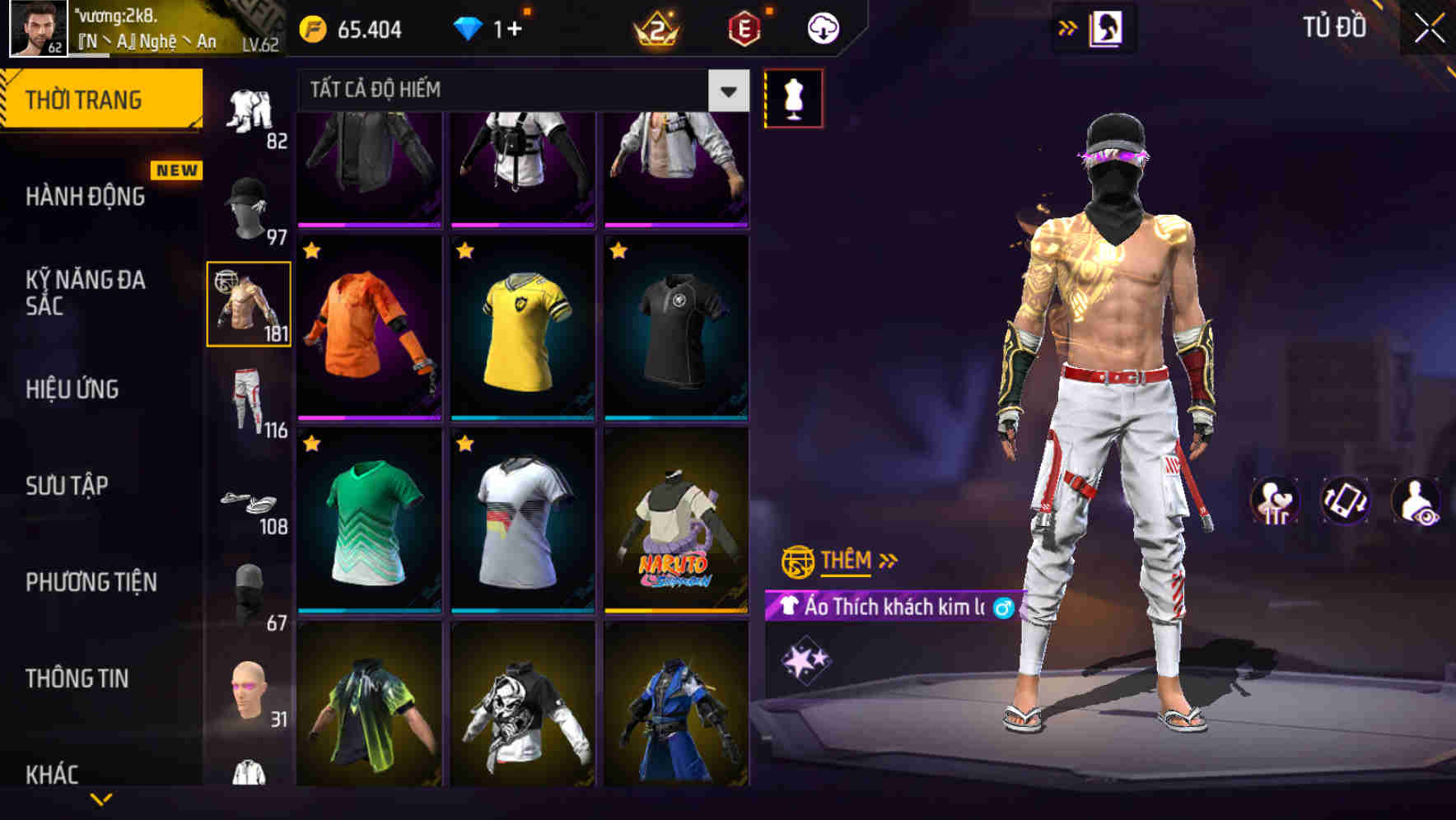Collapse panel with the double-arrow chevron near TỦ ĐỒ
Screen dimensions: 1456x820
click(x=1068, y=26)
